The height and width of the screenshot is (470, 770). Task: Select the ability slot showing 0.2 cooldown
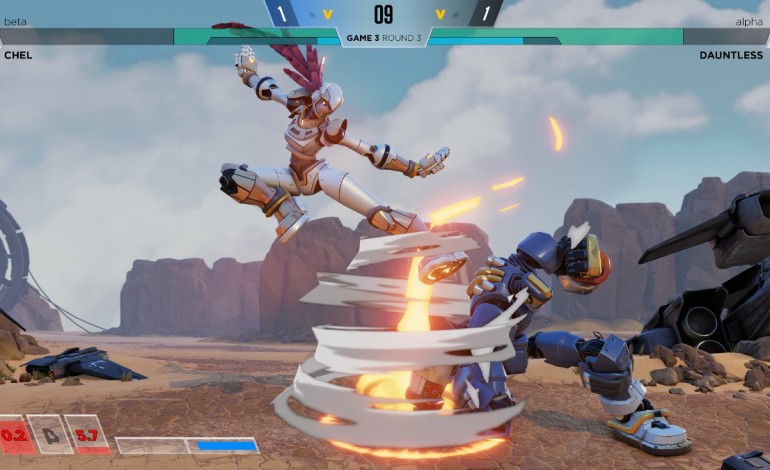coord(15,435)
